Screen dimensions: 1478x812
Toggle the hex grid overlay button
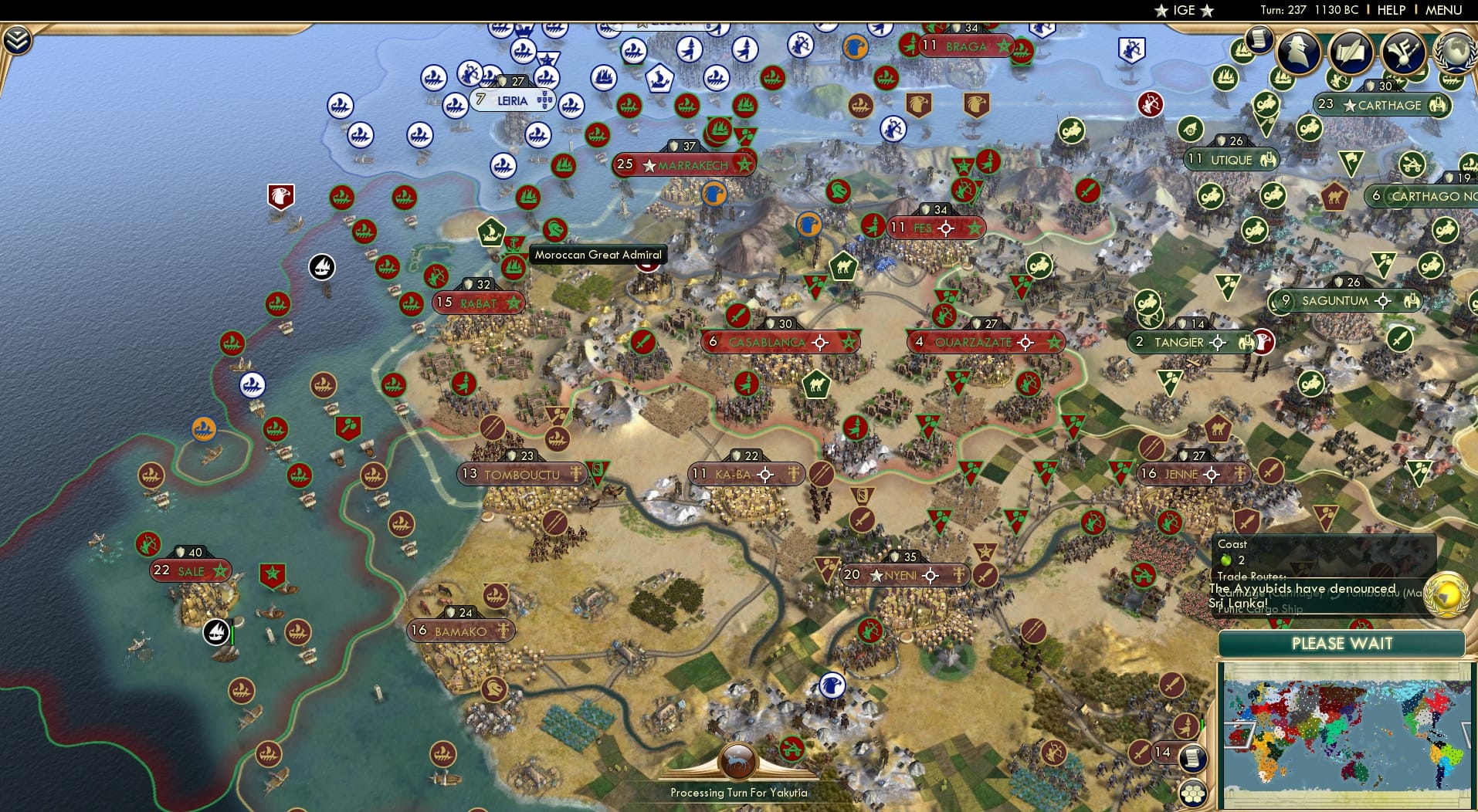pos(1193,793)
